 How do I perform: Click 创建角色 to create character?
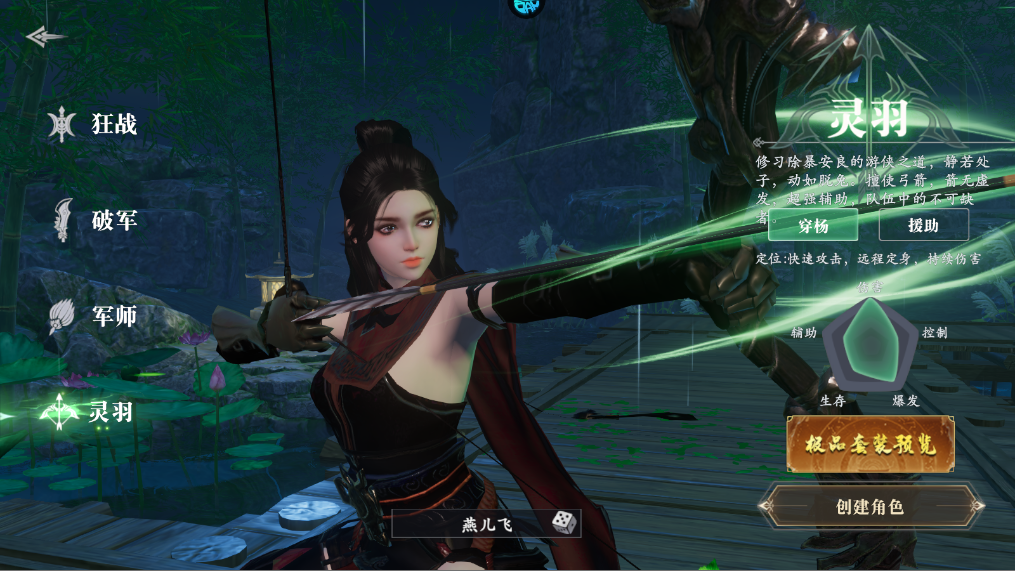(869, 506)
